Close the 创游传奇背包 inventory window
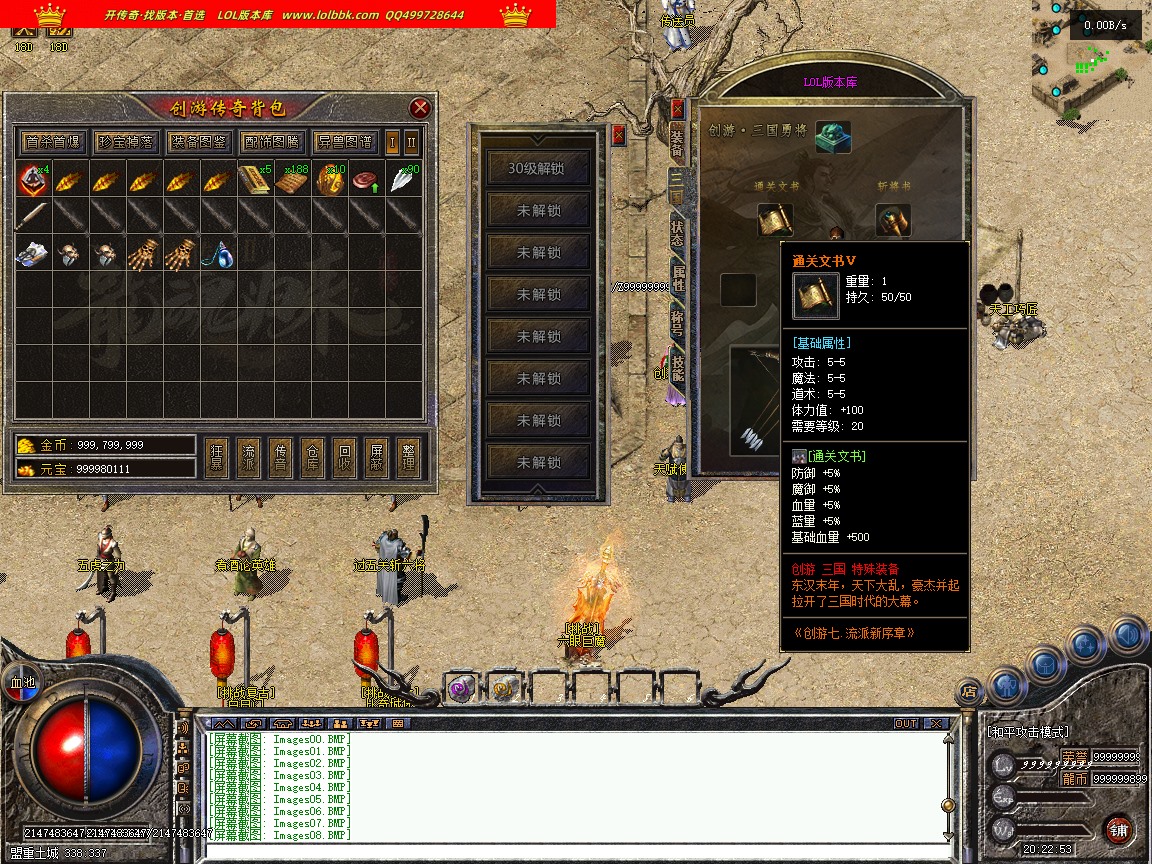Image resolution: width=1152 pixels, height=864 pixels. 420,108
